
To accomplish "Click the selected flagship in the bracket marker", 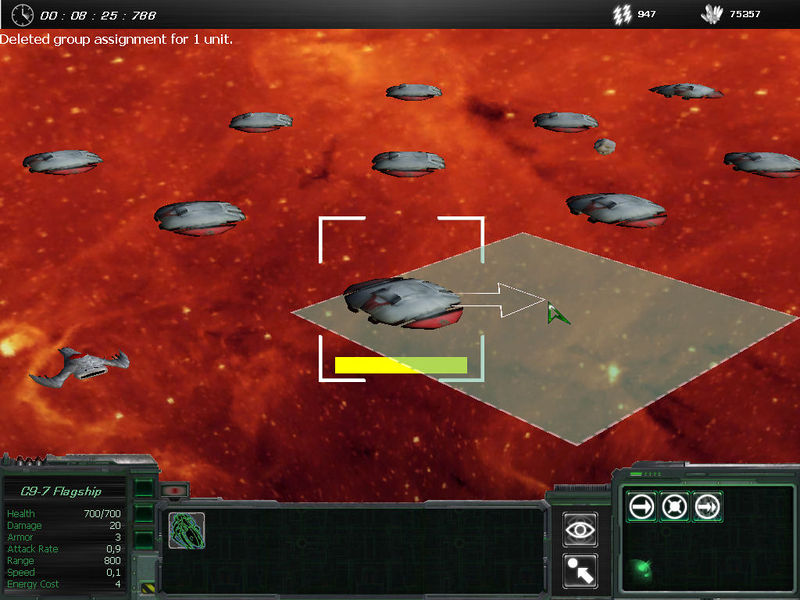I will pos(403,302).
